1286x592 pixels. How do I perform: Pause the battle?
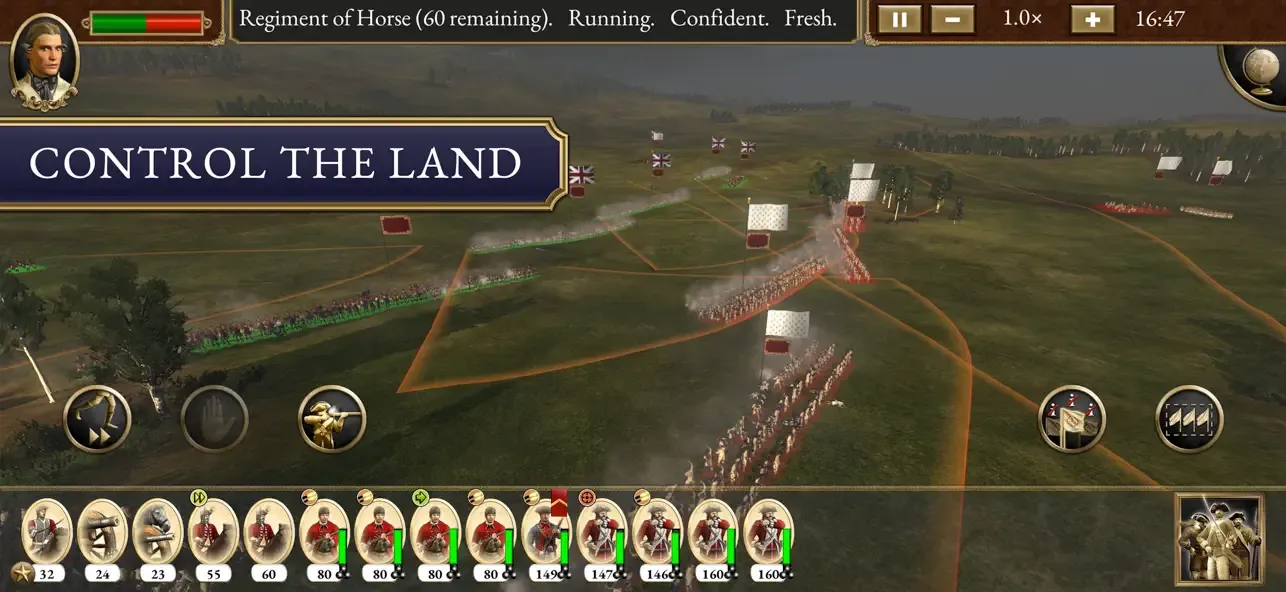pyautogui.click(x=899, y=20)
